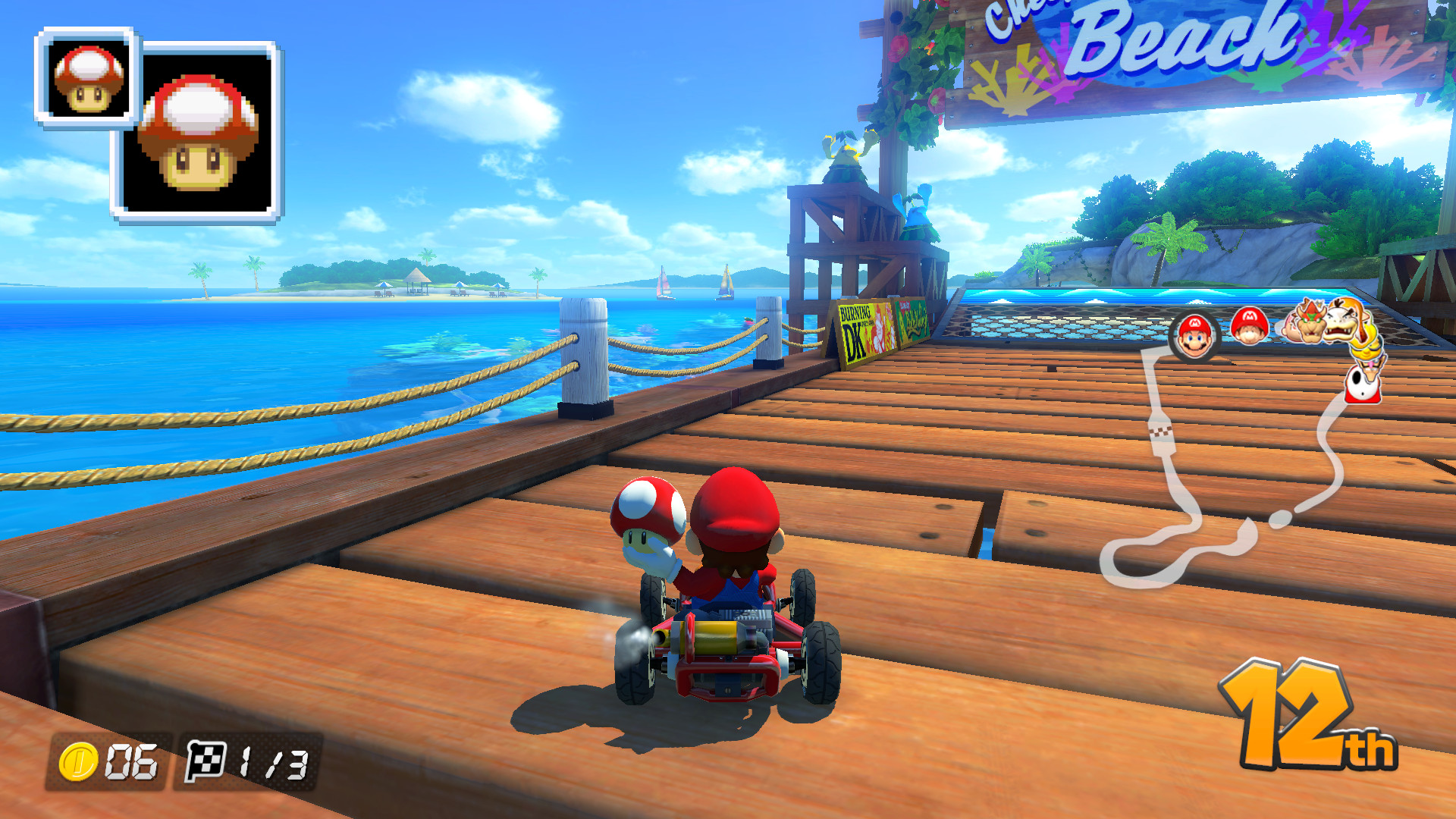Viewport: 1456px width, 819px height.
Task: Click the finish line marker on the minimap
Action: tap(1162, 432)
